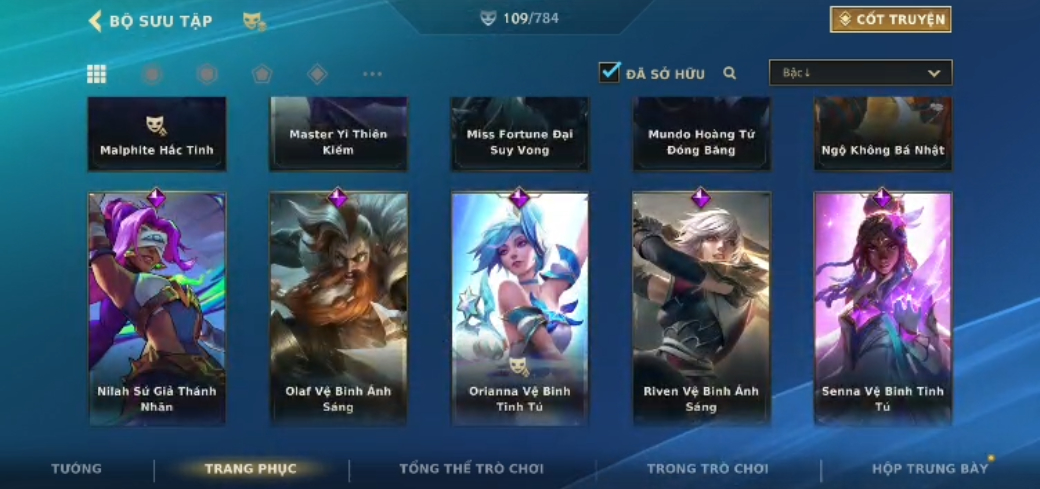Go back from Bộ Sưu Tập
This screenshot has height=489, width=1040.
click(x=96, y=21)
